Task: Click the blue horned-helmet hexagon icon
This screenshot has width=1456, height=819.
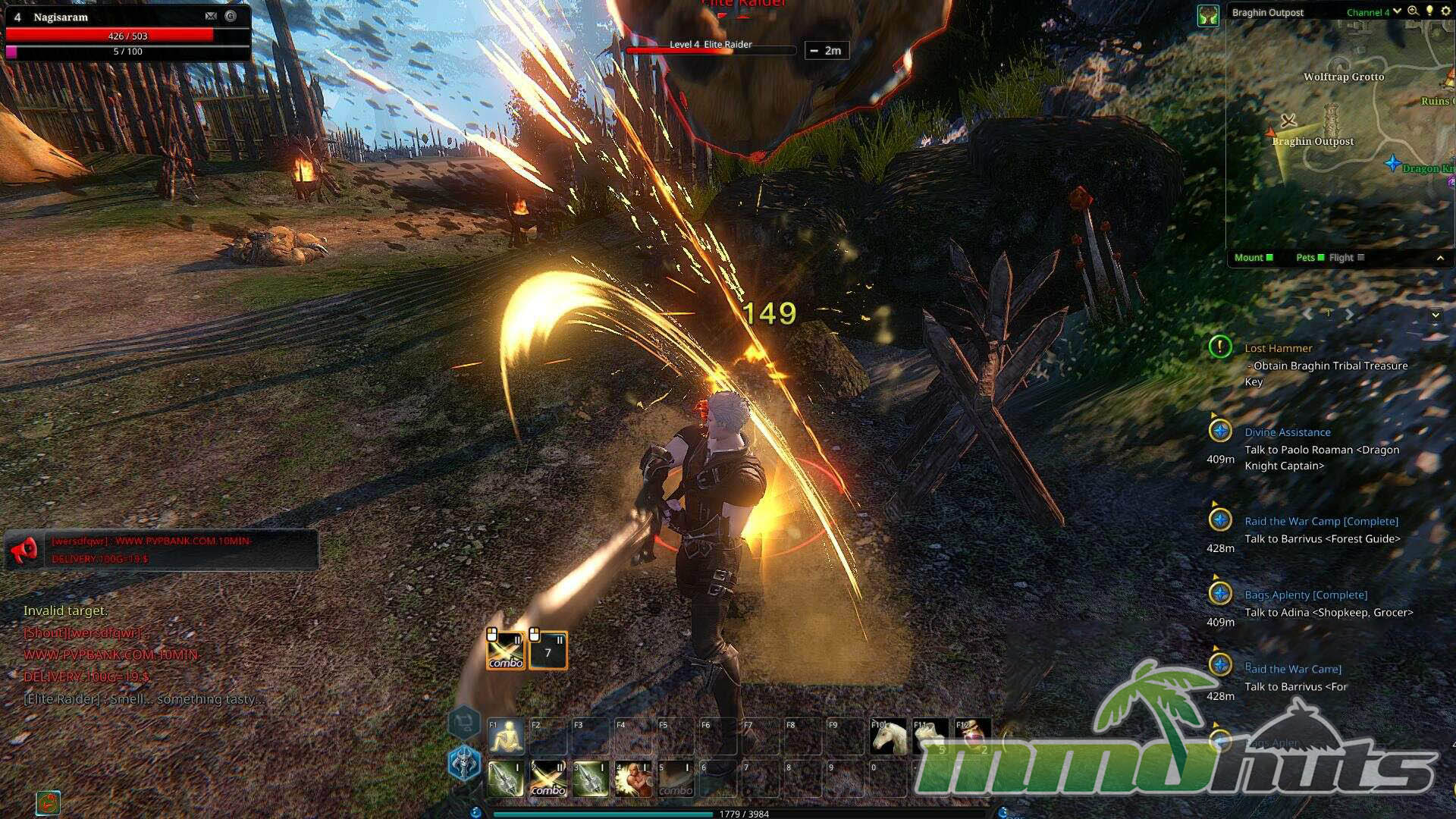Action: pos(464,762)
